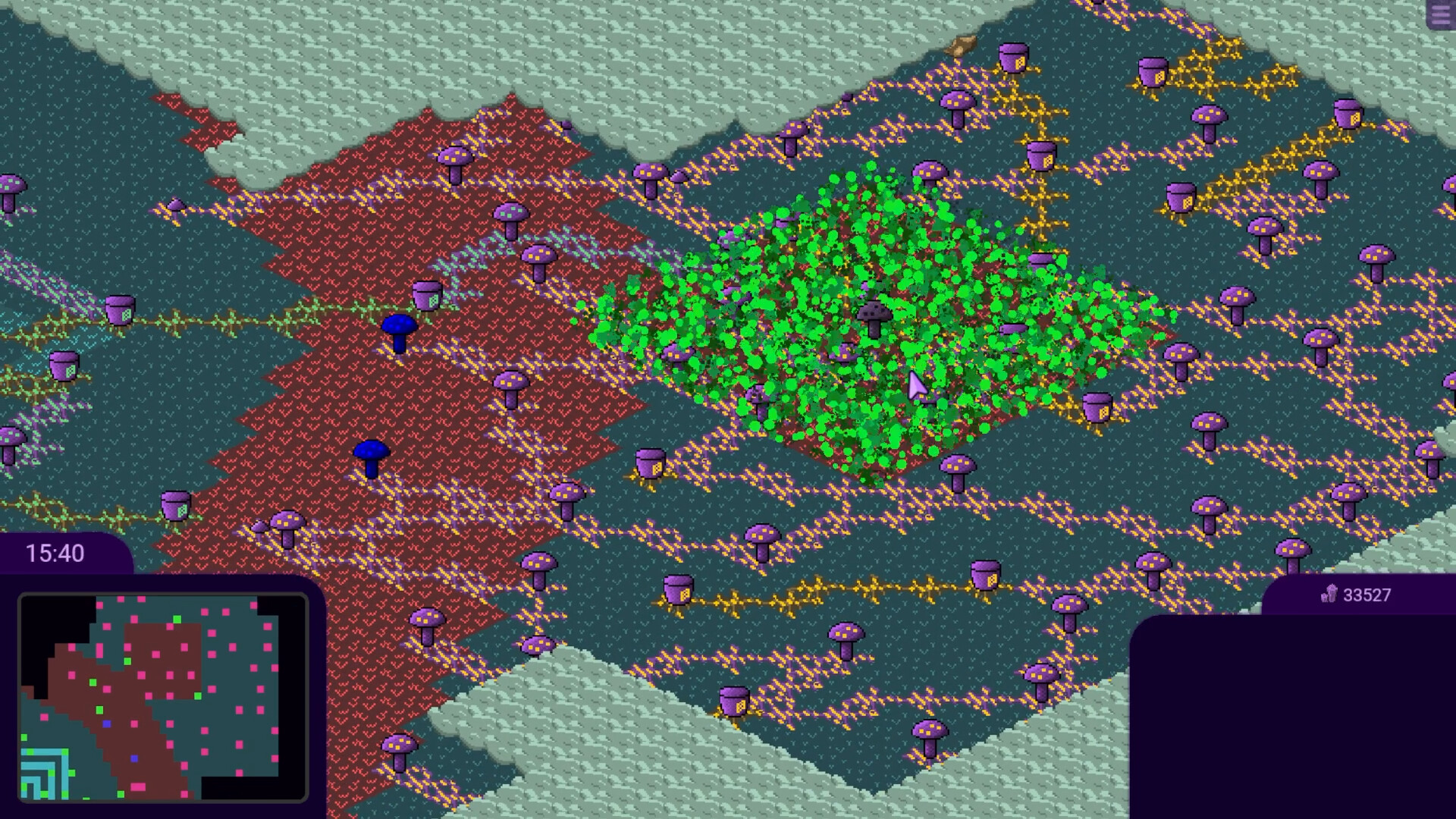Open the hamburger menu in top-right corner
The width and height of the screenshot is (1456, 819).
[1441, 15]
